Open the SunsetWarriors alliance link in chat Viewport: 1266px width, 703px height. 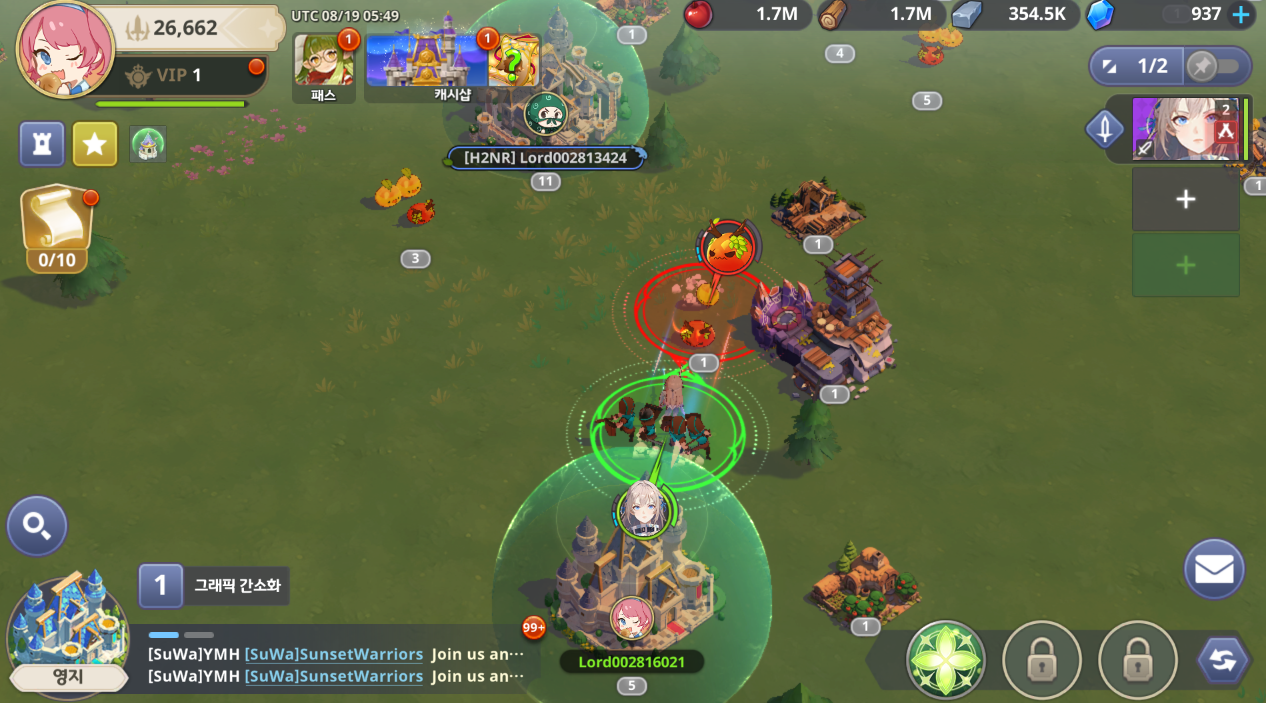point(334,654)
